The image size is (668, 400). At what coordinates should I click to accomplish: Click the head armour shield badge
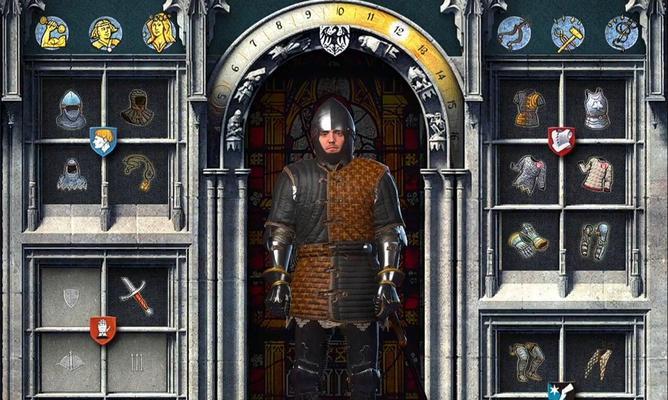coord(103,141)
